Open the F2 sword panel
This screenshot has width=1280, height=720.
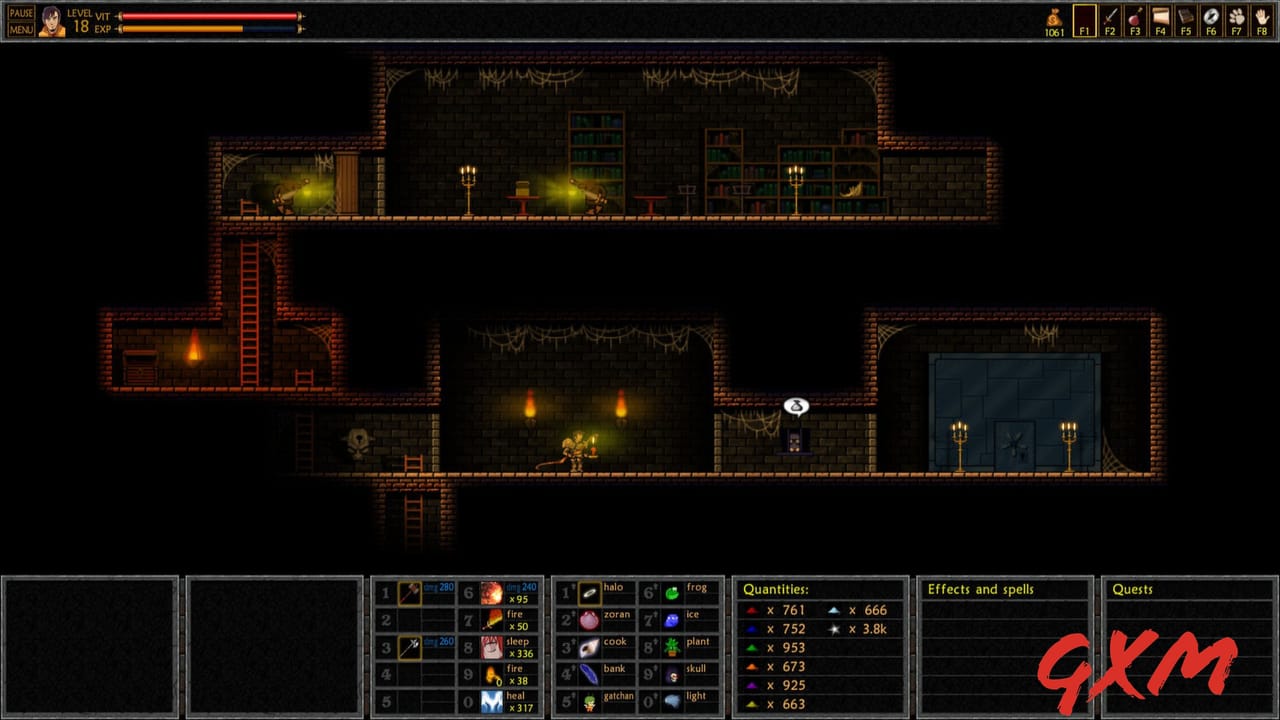click(1110, 20)
